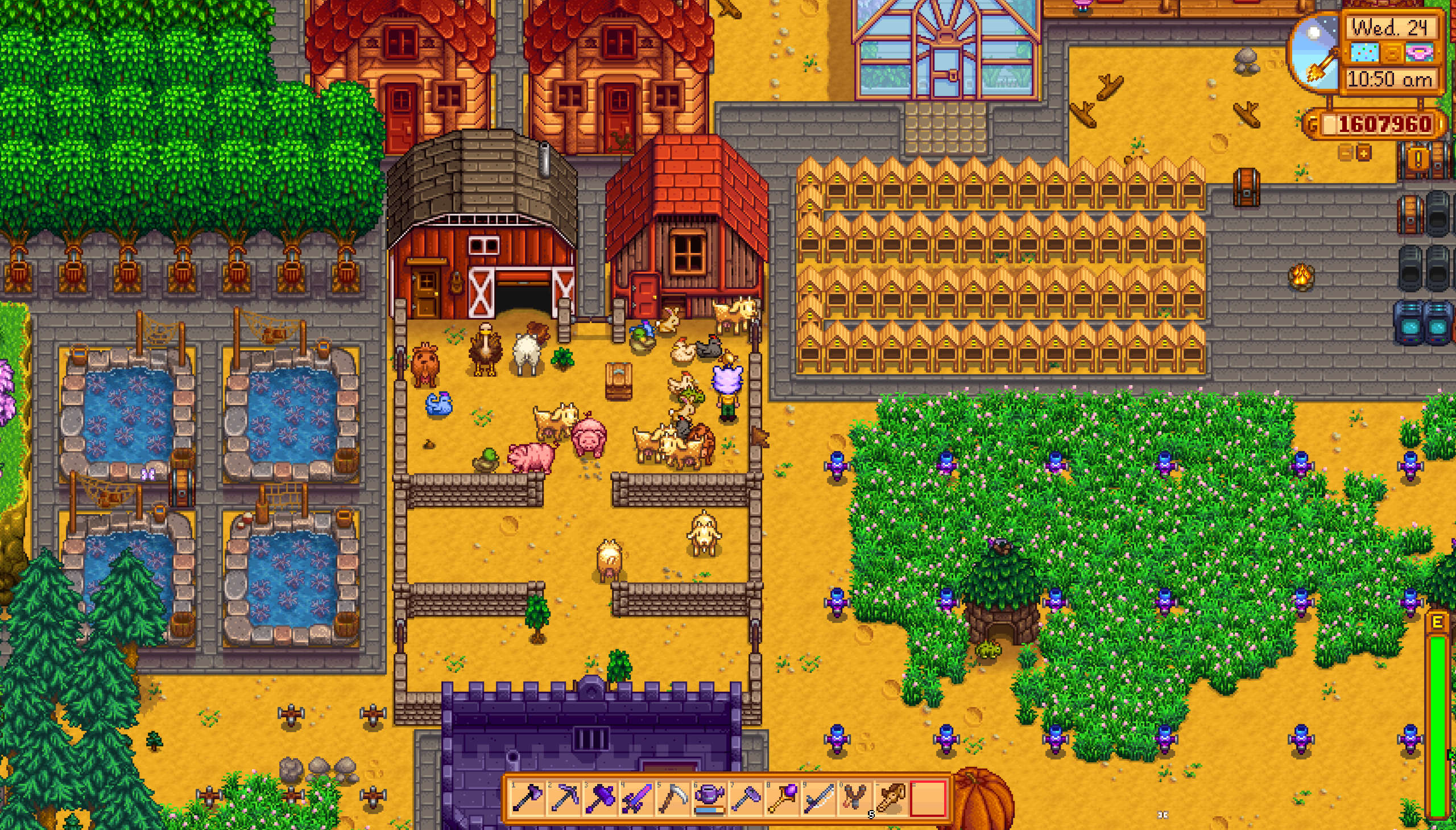Zoom in with the plus button
This screenshot has width=1456, height=830.
tap(1364, 153)
